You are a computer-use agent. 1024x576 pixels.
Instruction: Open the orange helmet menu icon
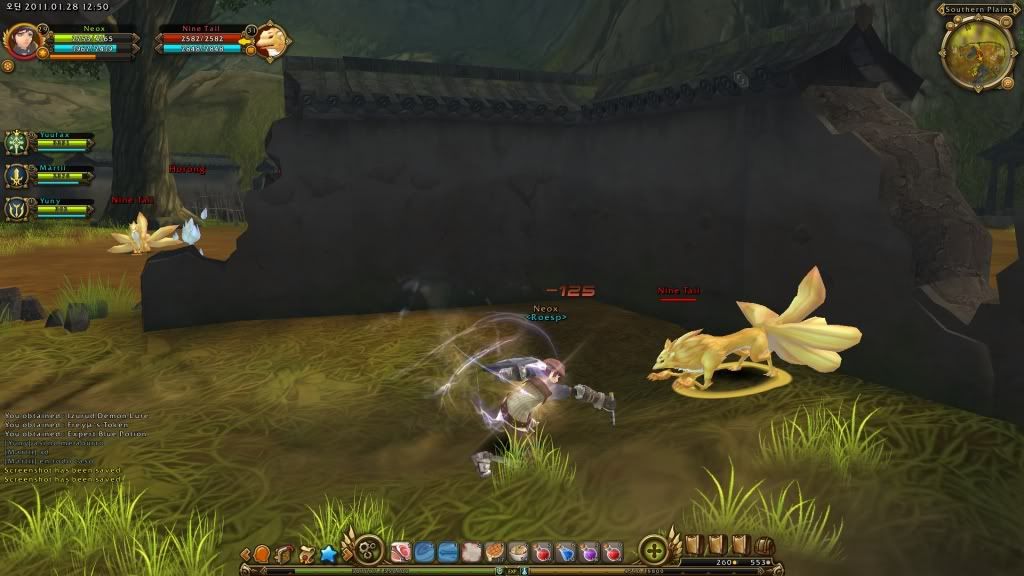click(262, 553)
